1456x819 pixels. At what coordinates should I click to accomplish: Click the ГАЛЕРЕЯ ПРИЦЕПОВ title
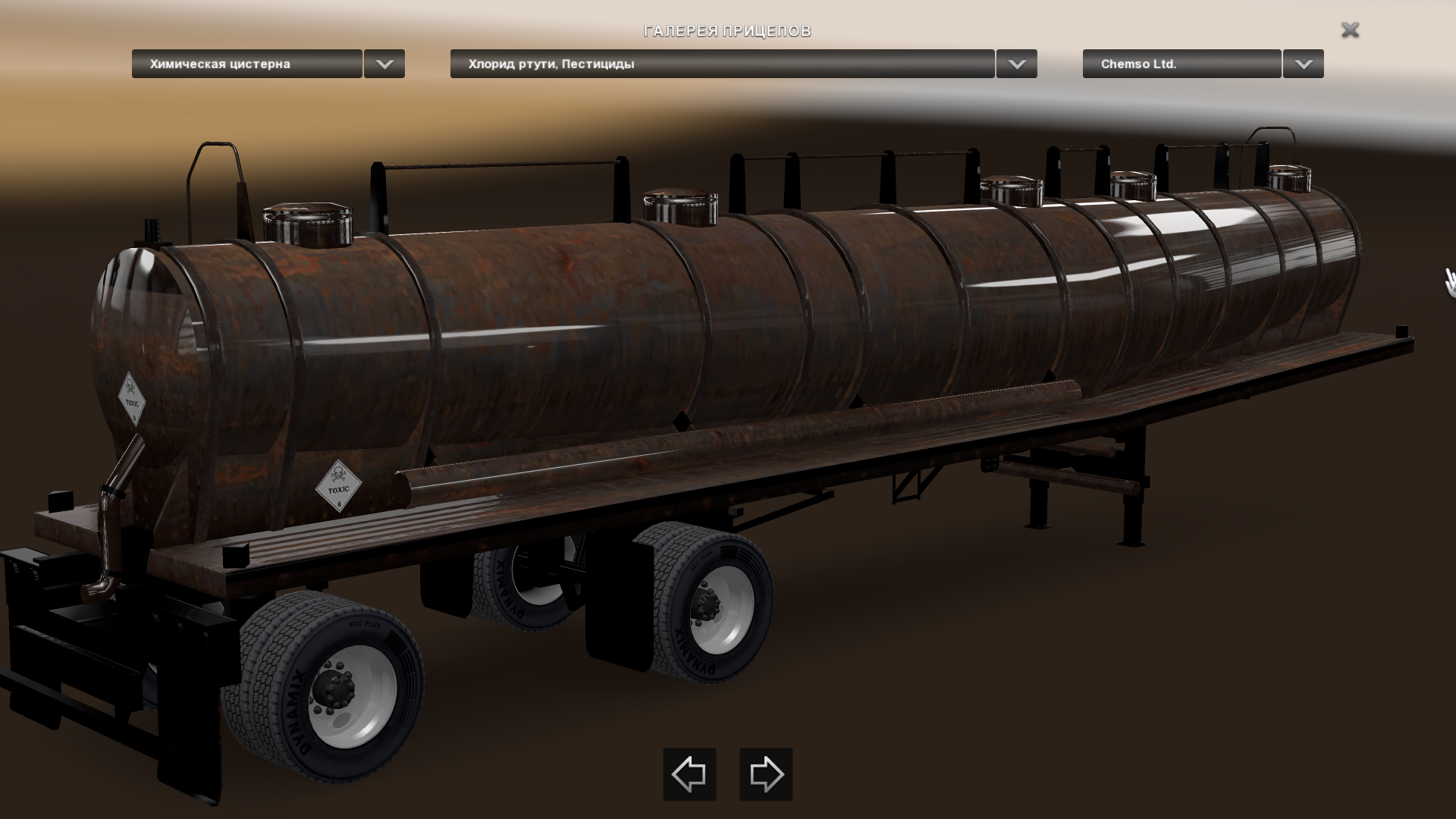(727, 32)
